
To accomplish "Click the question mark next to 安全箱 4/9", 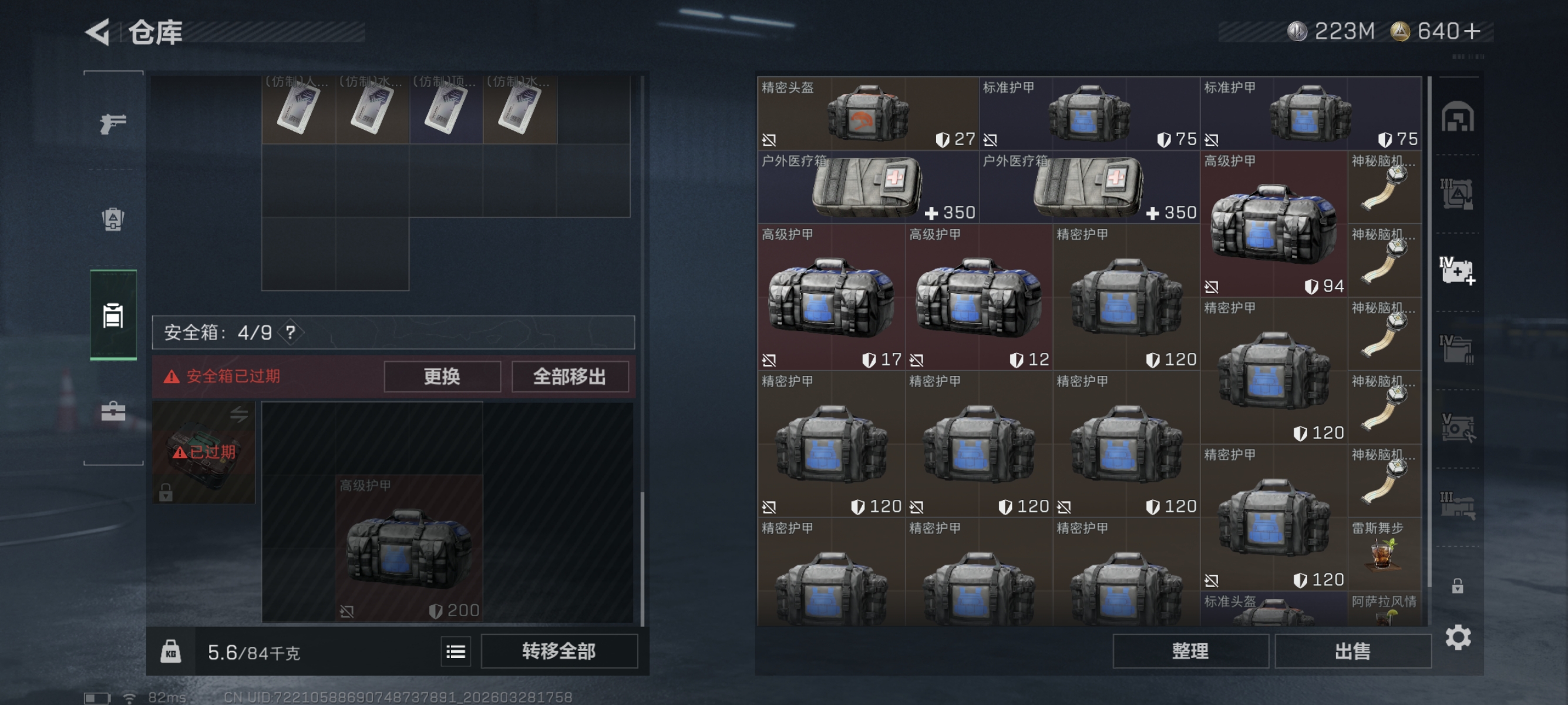I will tap(291, 333).
